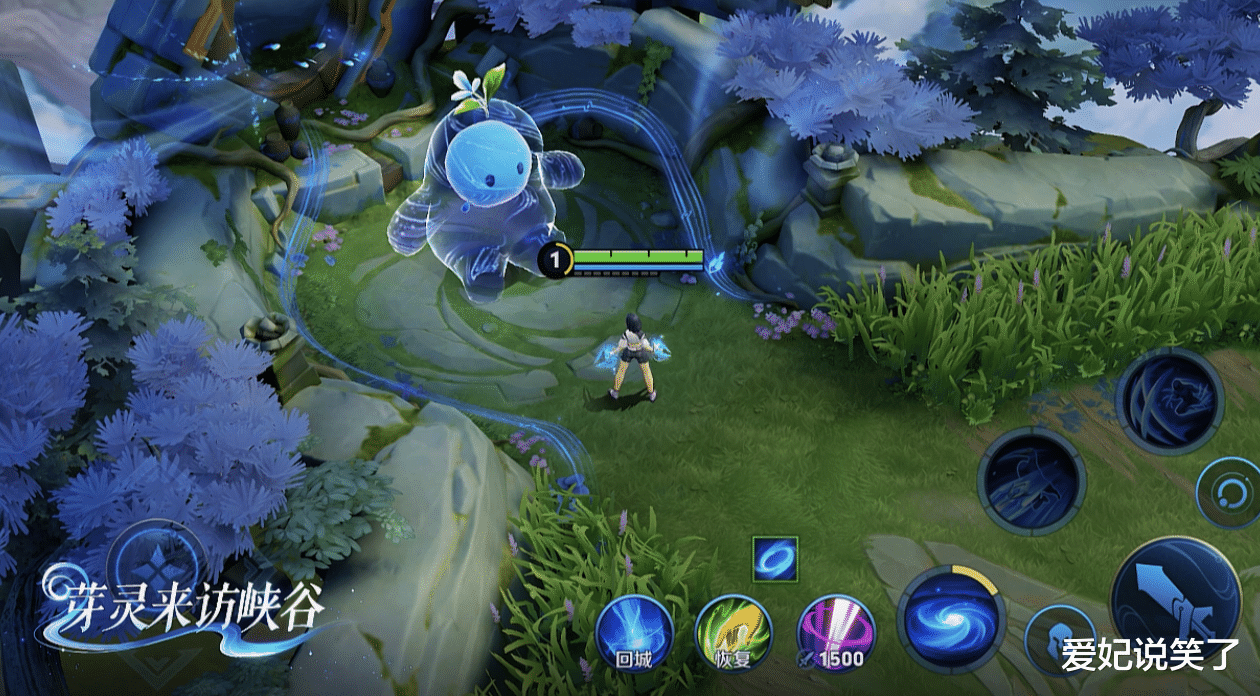Tap the 回城 recall button
This screenshot has height=696, width=1260.
[x=634, y=633]
